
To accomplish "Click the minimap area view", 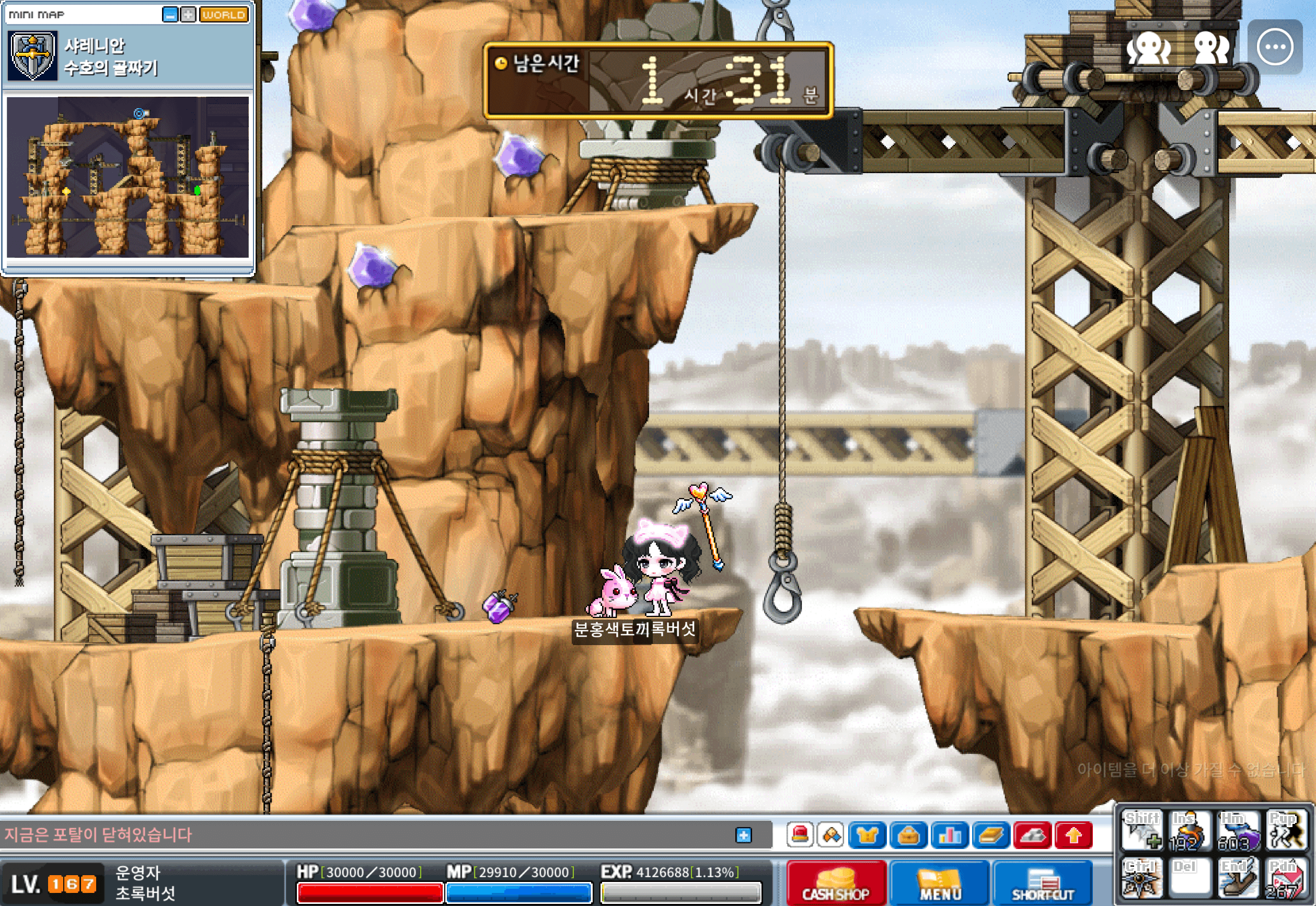I will 128,177.
